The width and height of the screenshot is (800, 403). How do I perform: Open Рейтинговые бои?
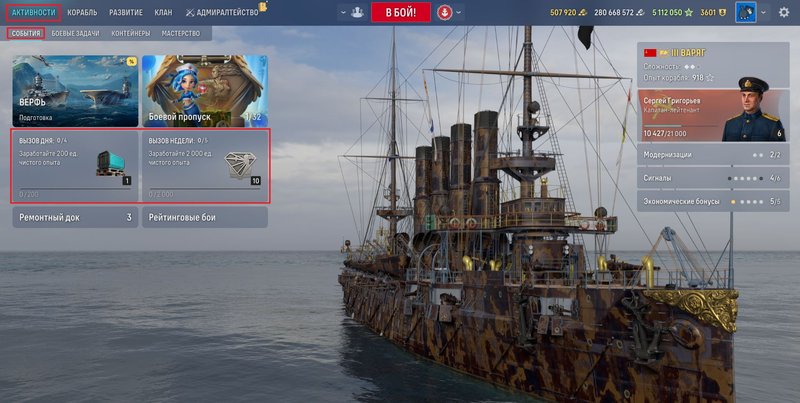204,217
